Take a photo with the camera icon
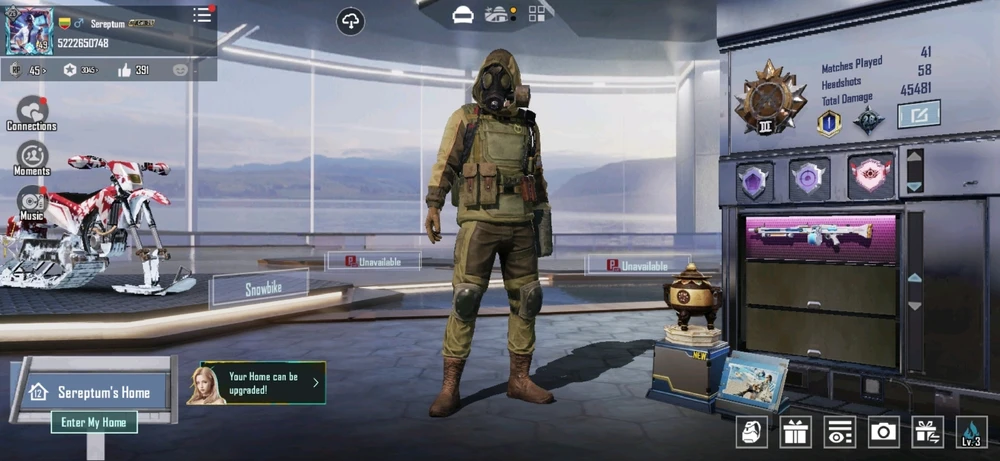The height and width of the screenshot is (461, 1000). coord(883,431)
